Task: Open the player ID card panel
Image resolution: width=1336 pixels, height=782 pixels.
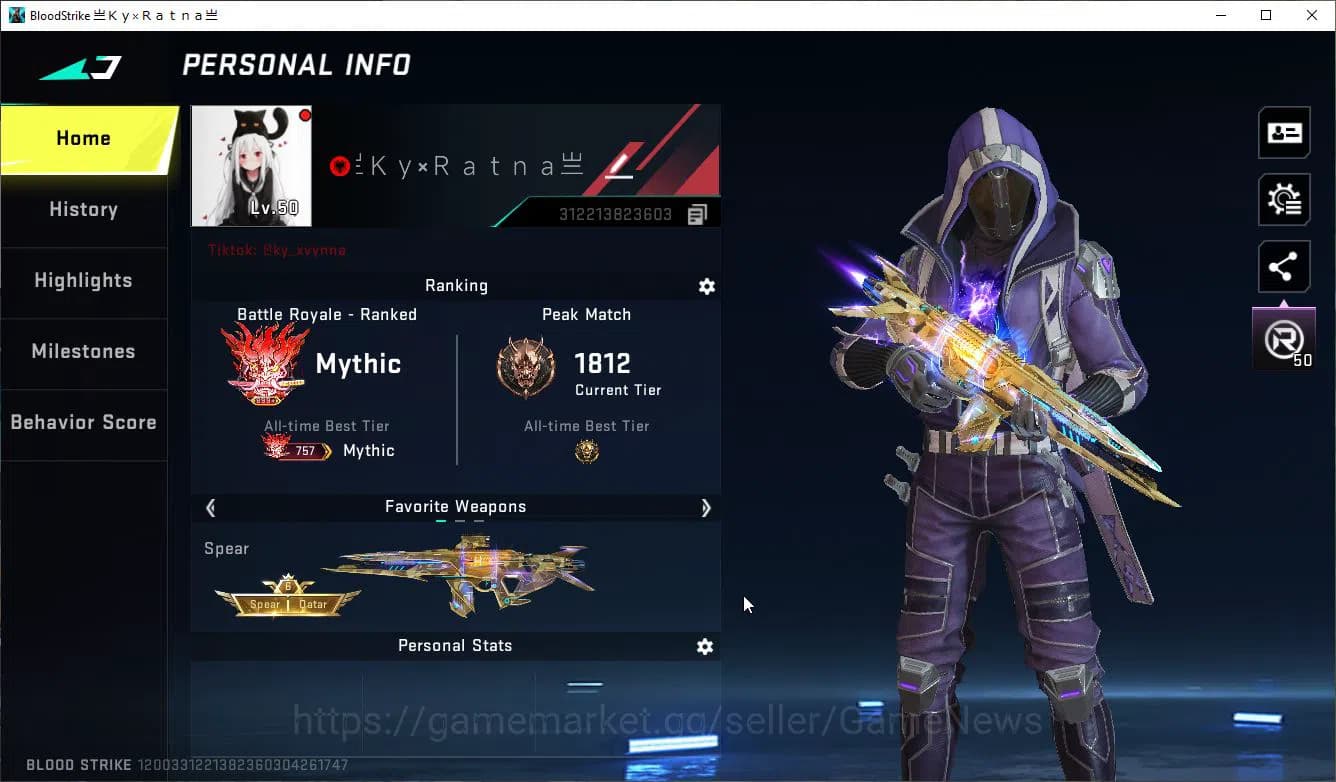Action: coord(1284,132)
